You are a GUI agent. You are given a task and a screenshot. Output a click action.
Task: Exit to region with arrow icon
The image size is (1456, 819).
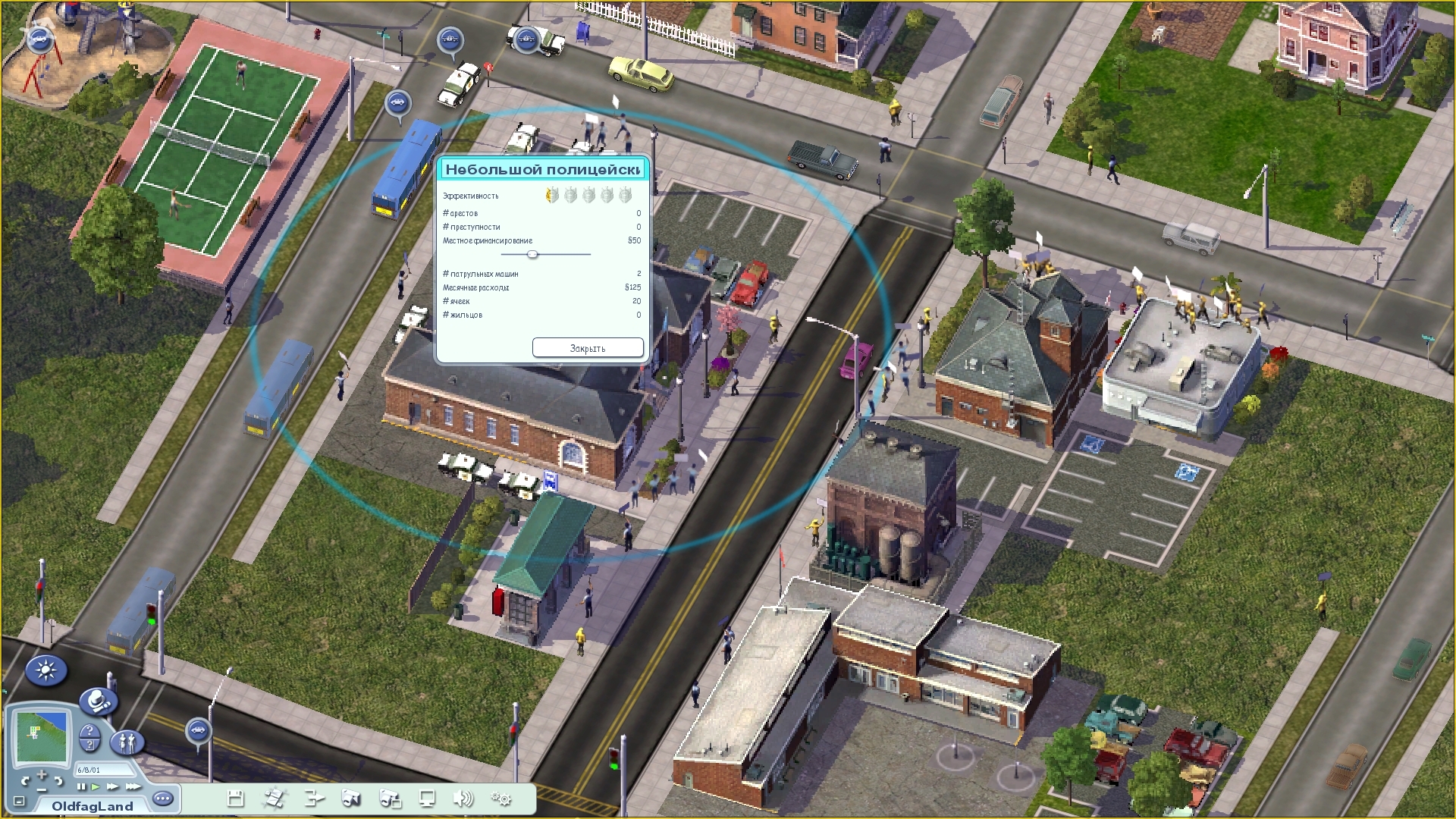tap(314, 798)
